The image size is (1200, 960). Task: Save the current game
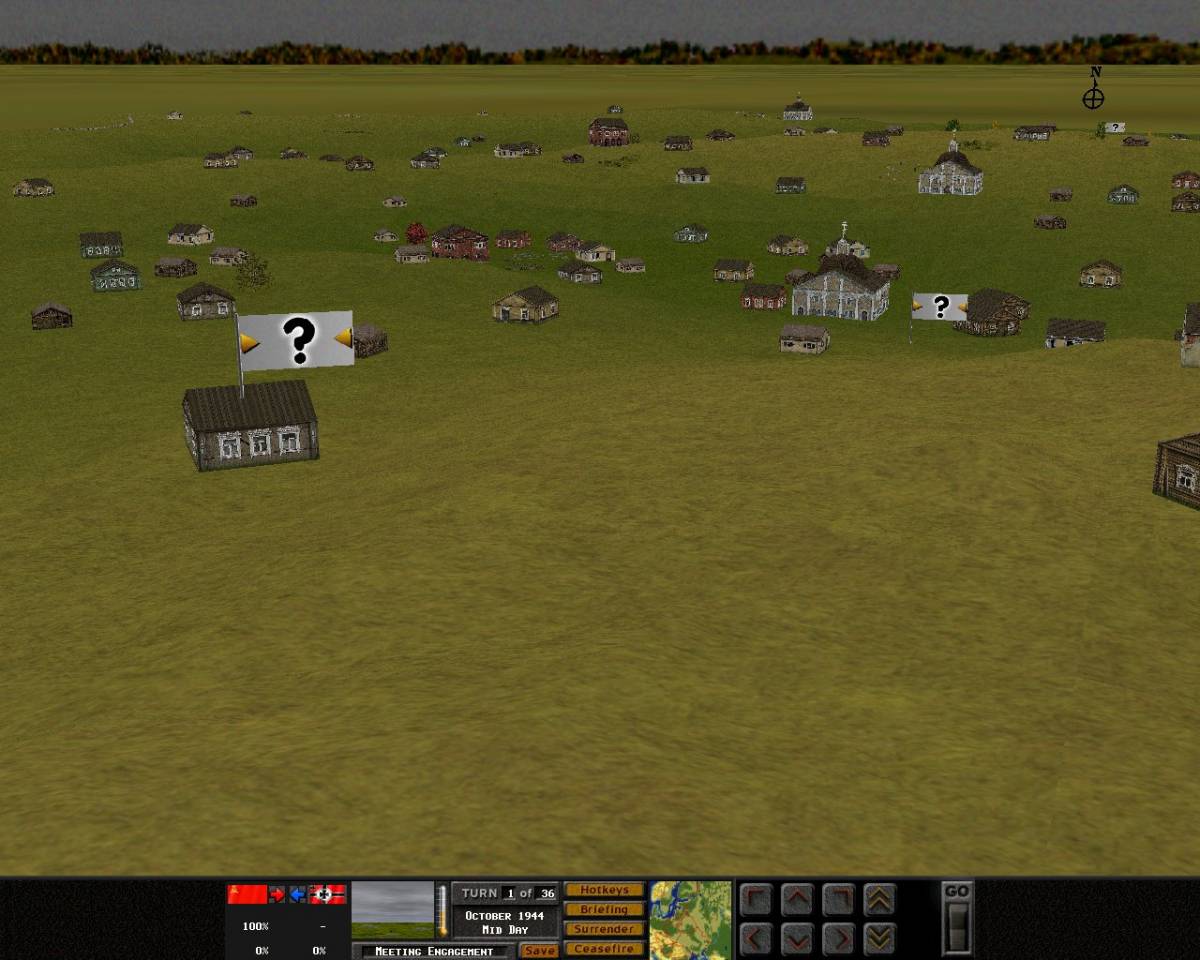(x=539, y=950)
